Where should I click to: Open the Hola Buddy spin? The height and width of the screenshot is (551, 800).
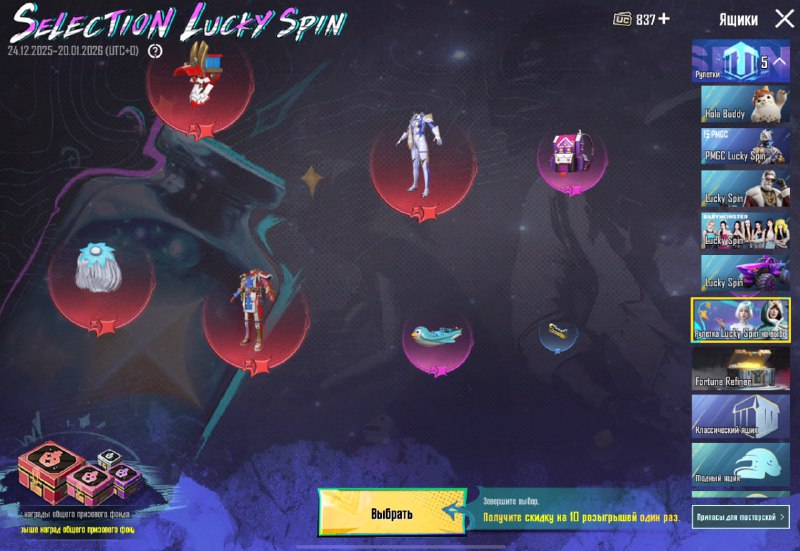[741, 103]
